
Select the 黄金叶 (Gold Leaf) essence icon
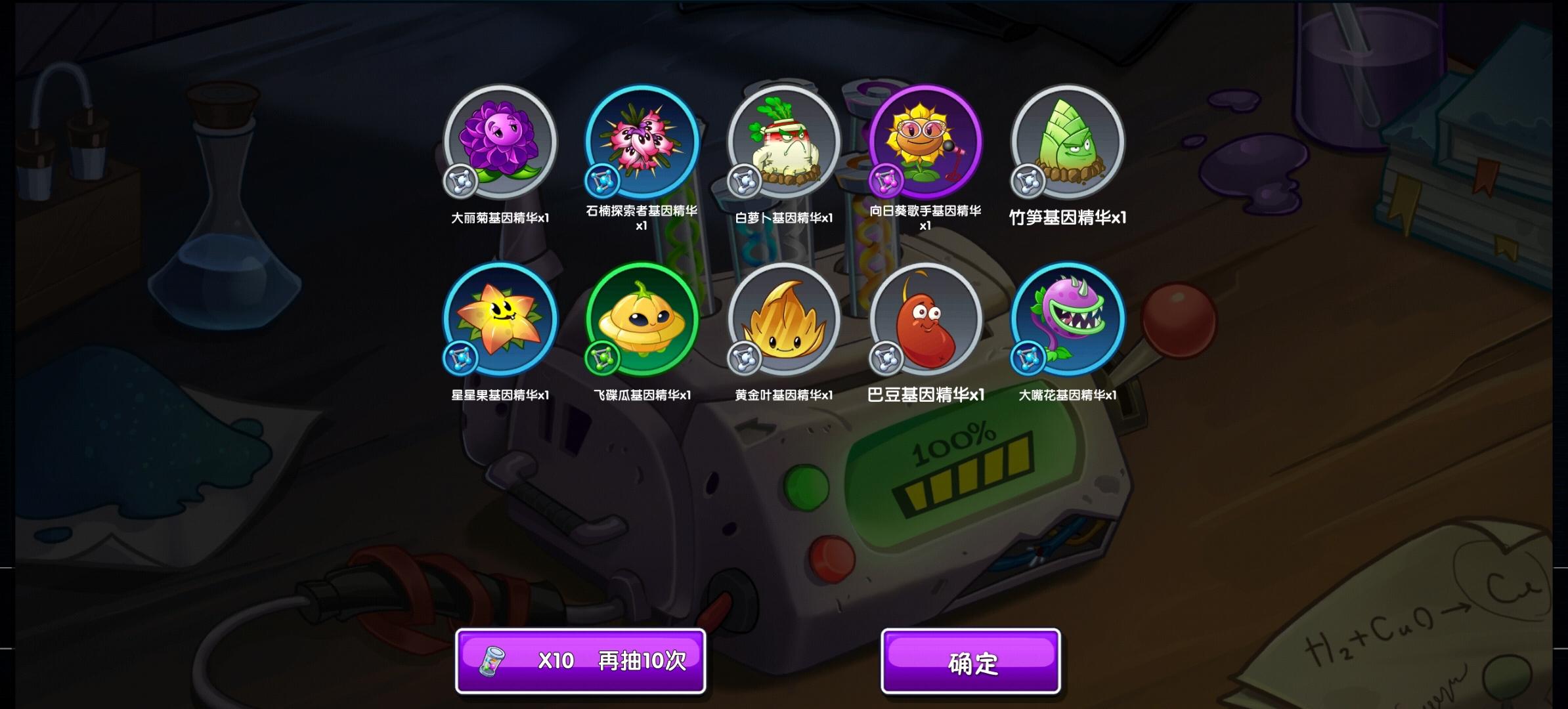point(781,322)
